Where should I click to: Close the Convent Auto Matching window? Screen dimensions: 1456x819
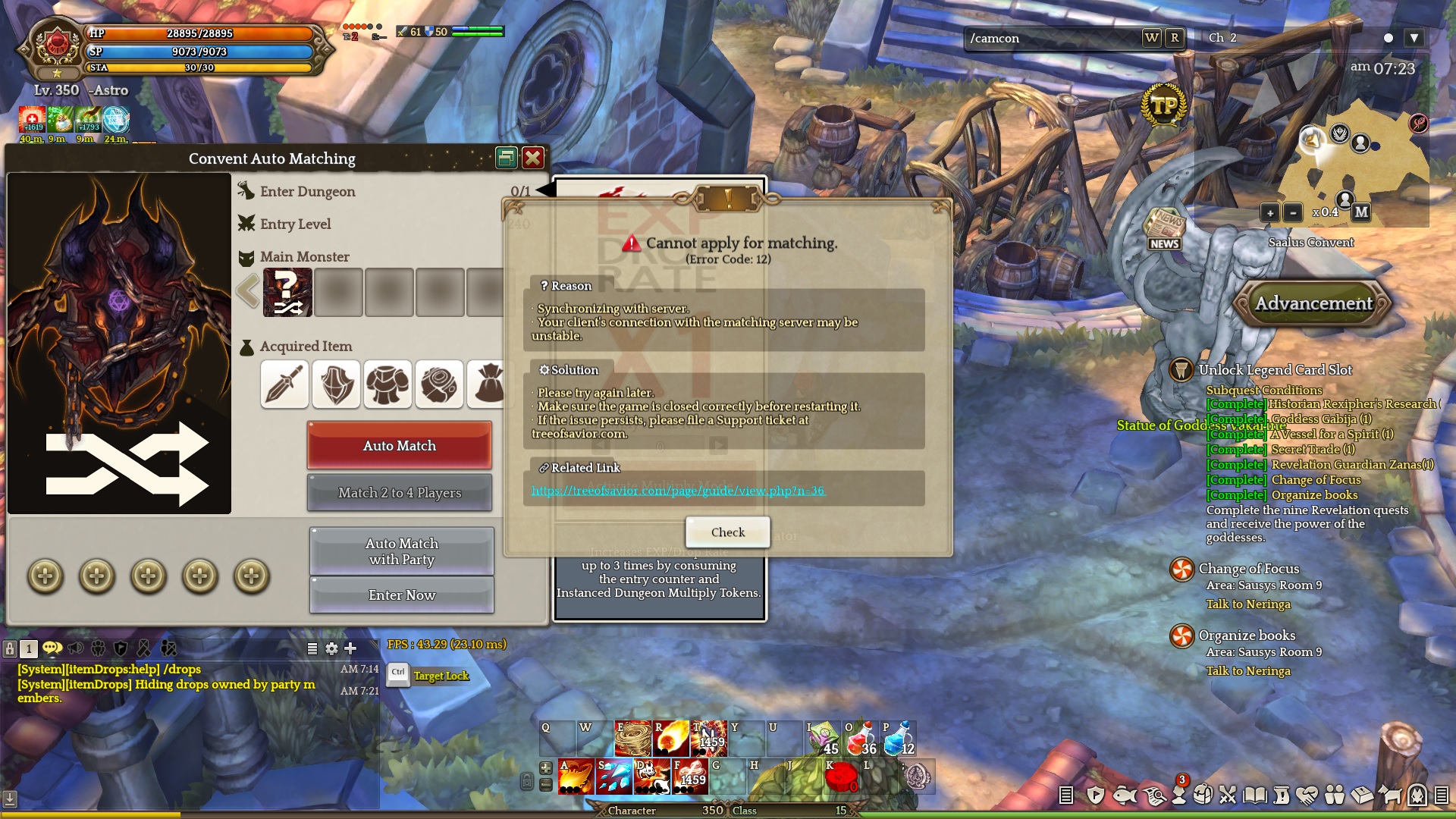(533, 158)
